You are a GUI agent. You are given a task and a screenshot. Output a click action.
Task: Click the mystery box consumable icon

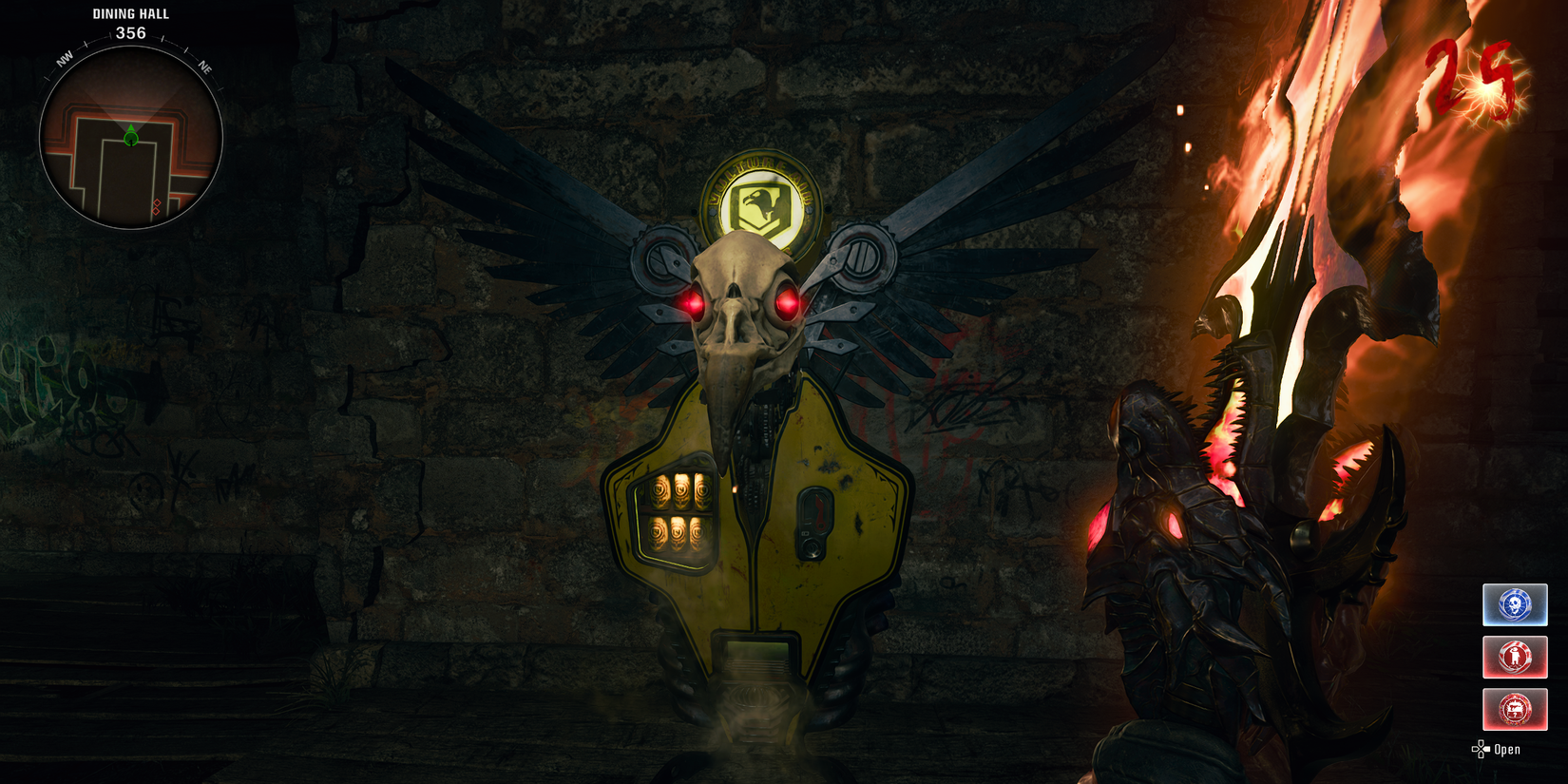tap(1515, 709)
